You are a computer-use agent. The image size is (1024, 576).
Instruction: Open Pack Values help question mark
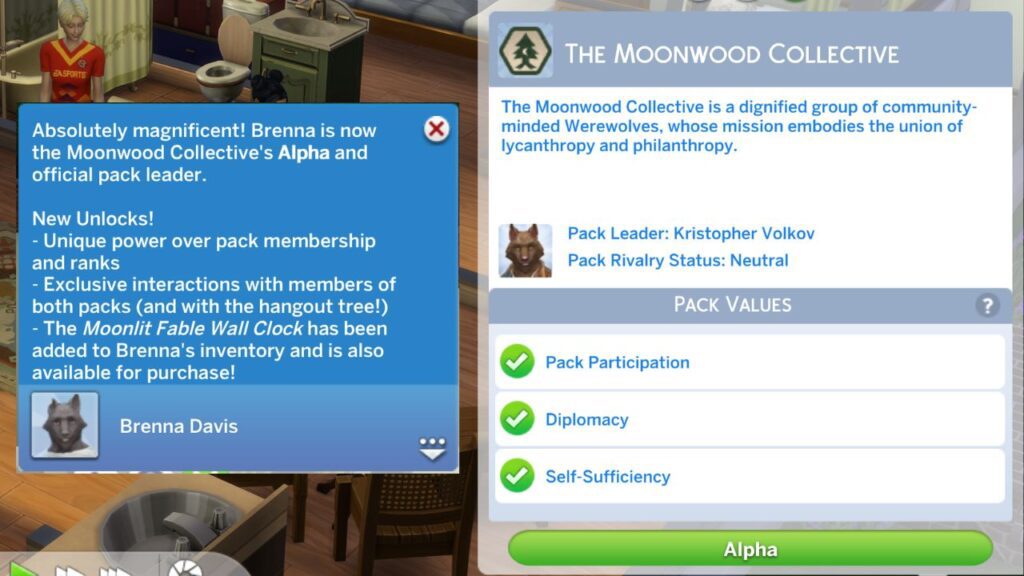pyautogui.click(x=986, y=306)
